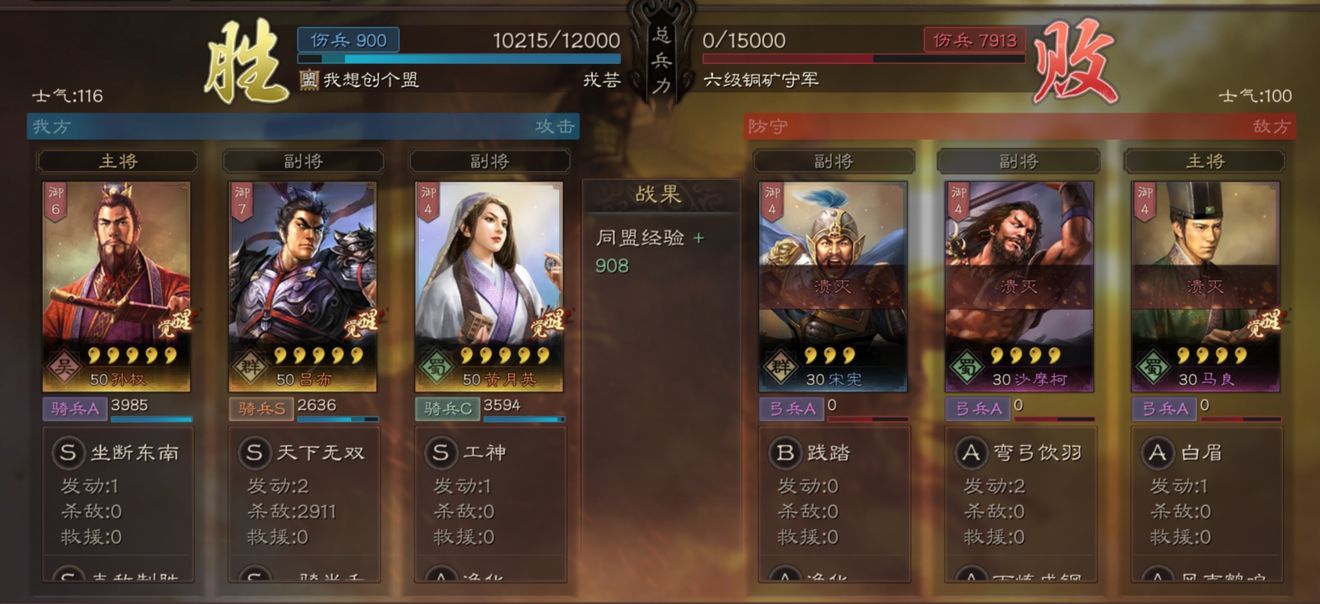Open the 我想创个盟 alliance name
Image resolution: width=1320 pixels, height=604 pixels.
[369, 80]
